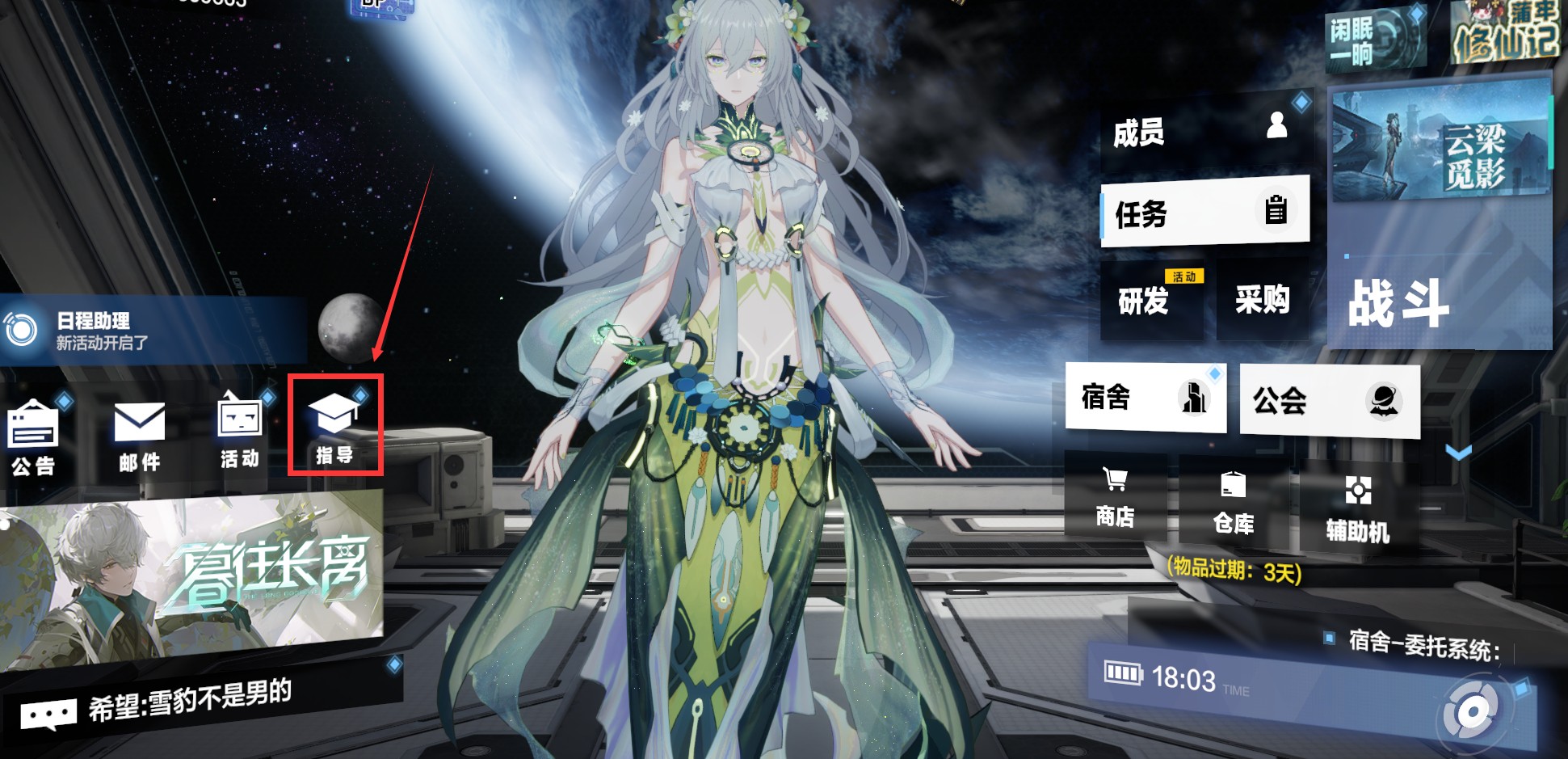Open the 任务 missions menu

(x=1204, y=212)
